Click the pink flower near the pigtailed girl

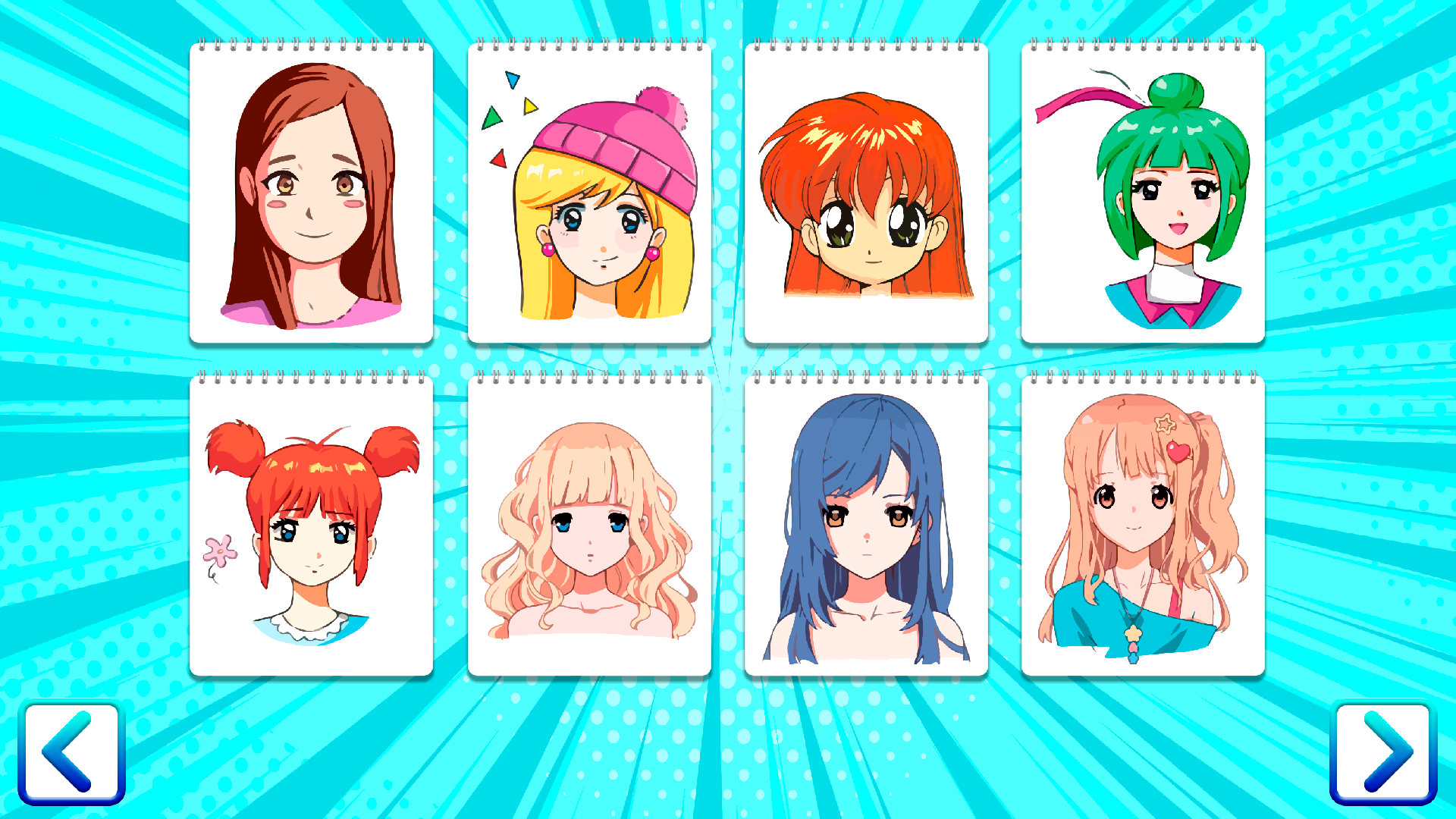219,548
